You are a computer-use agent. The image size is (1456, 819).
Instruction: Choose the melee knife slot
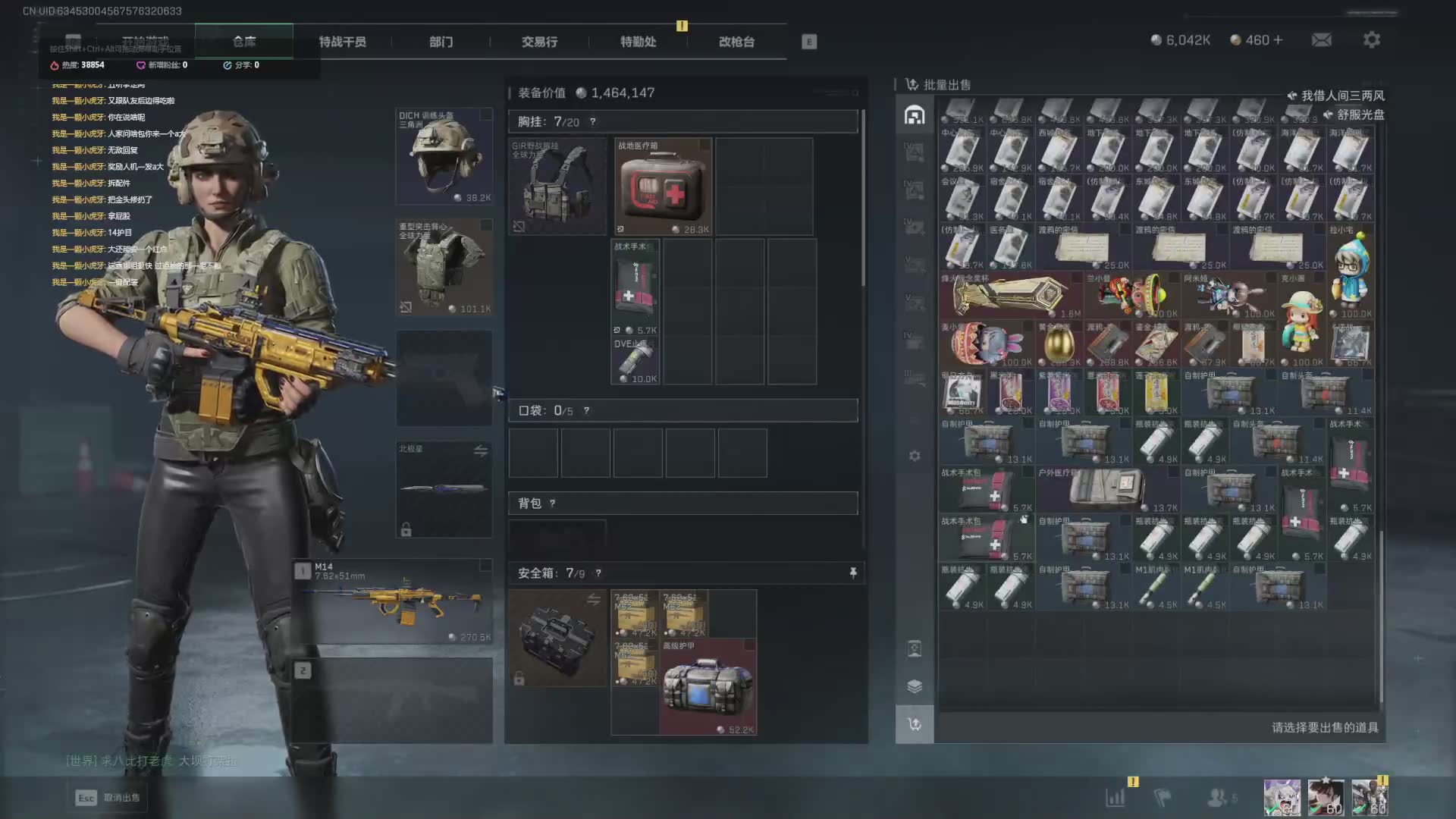[x=444, y=489]
